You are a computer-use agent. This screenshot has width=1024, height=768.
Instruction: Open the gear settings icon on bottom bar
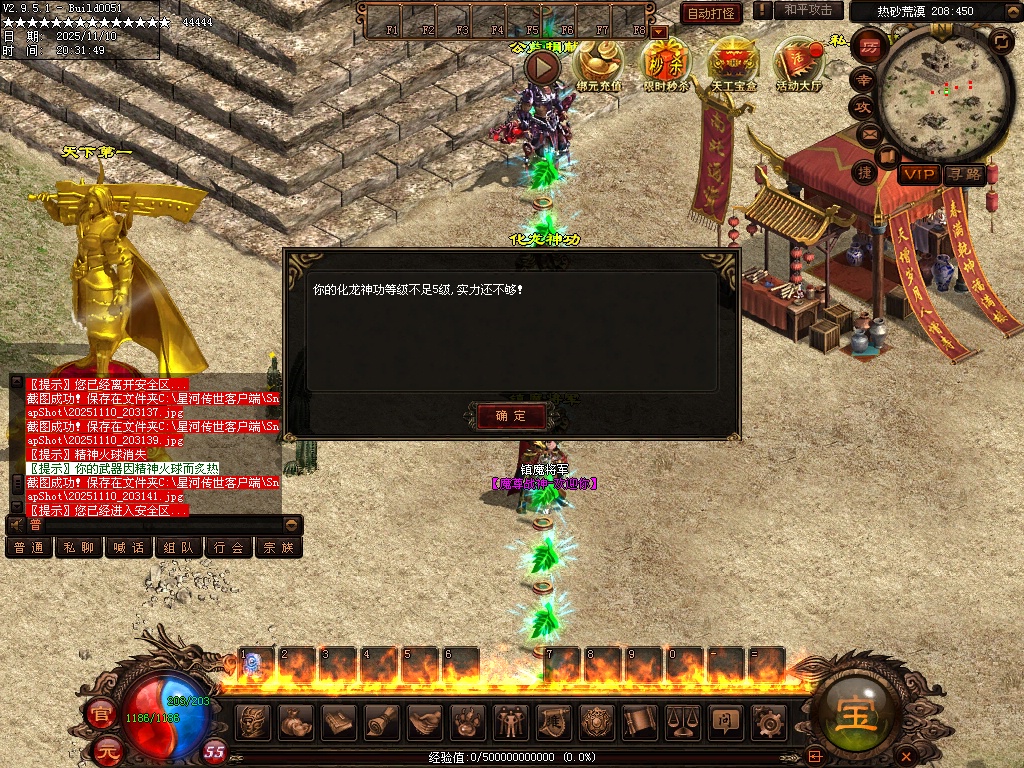pos(768,720)
